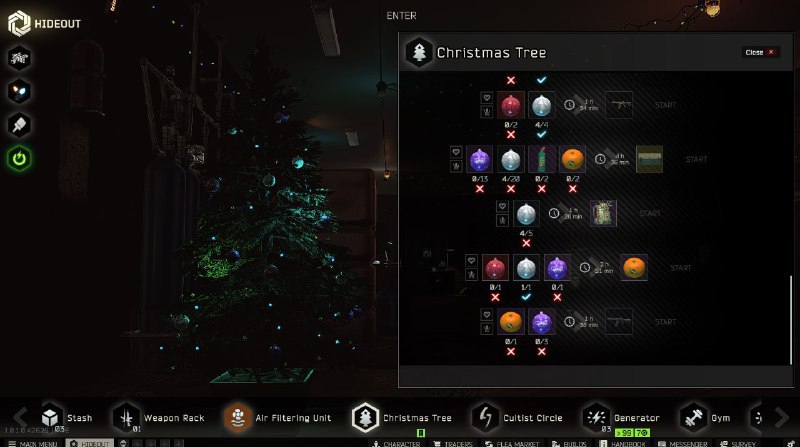Go to the Traders screen
Image resolution: width=800 pixels, height=447 pixels.
tap(453, 442)
